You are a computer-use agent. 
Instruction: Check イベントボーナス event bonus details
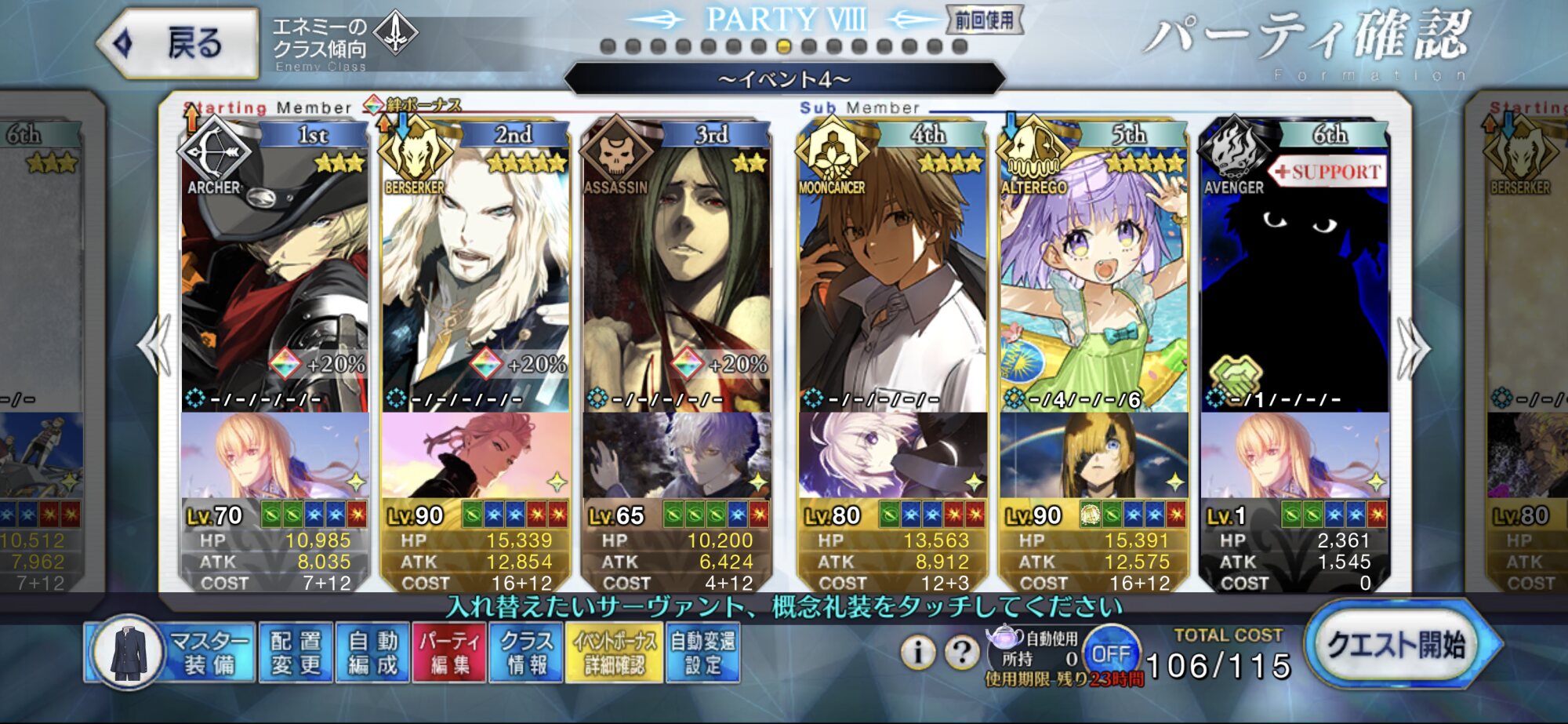(x=615, y=653)
